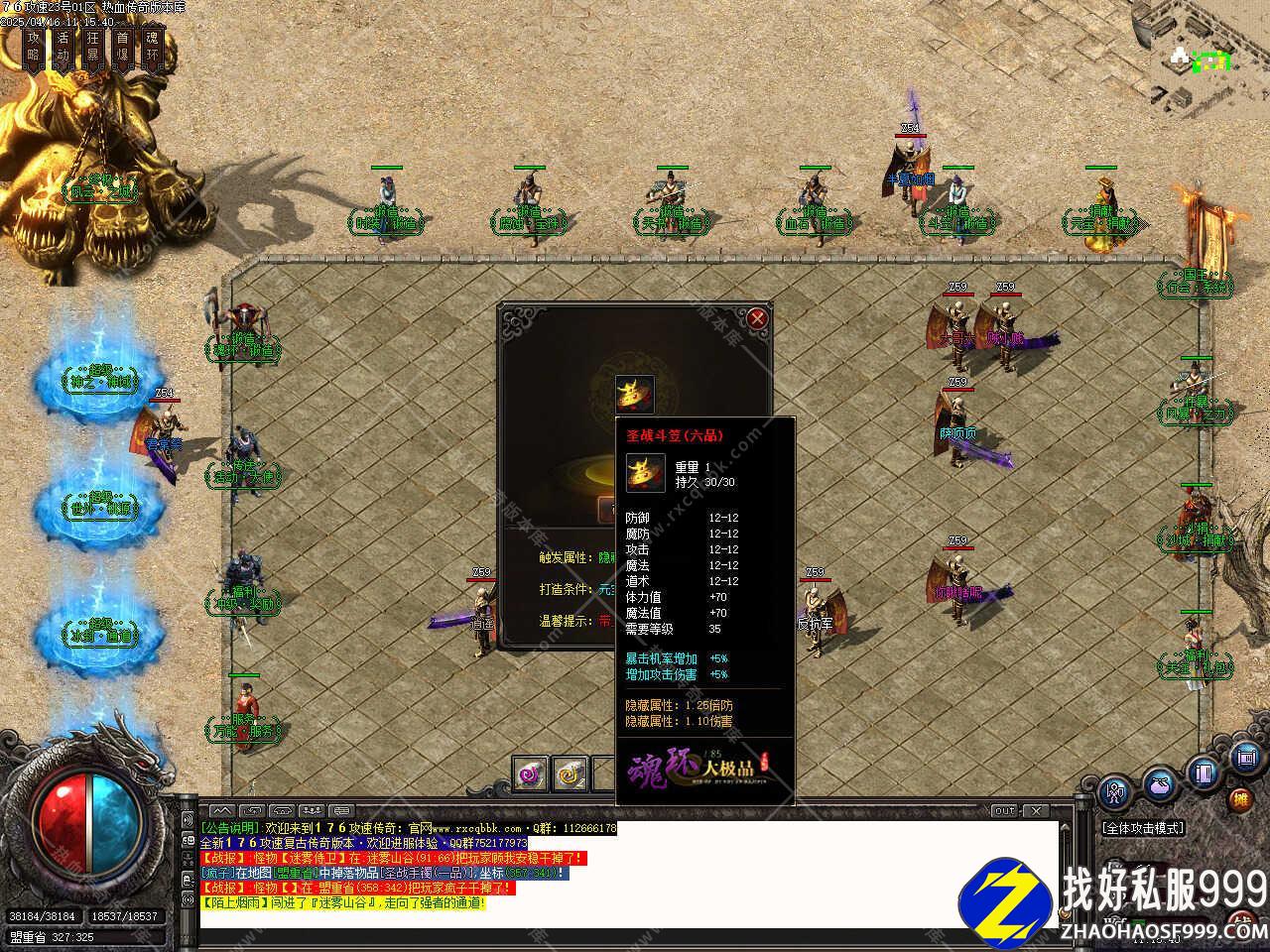This screenshot has height=952, width=1270.
Task: Click the first chat tab above the chat log
Action: 220,811
